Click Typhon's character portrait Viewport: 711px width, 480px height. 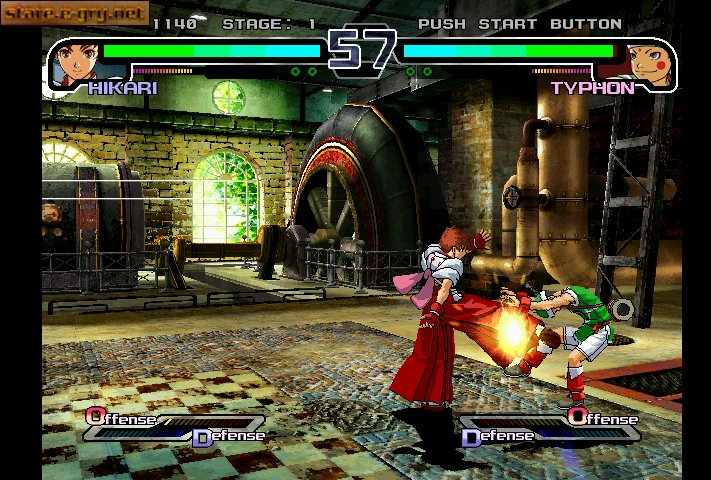[653, 62]
